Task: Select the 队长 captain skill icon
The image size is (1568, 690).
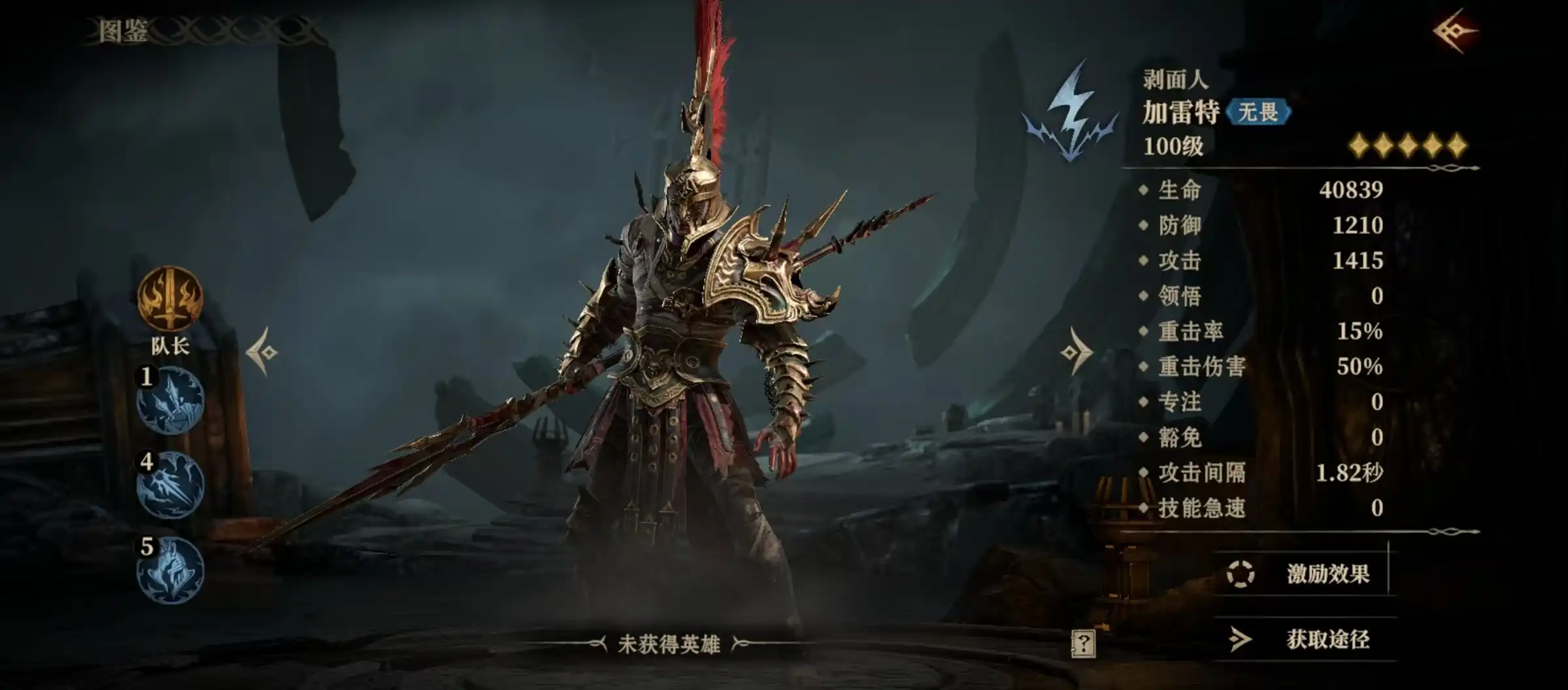Action: click(170, 300)
